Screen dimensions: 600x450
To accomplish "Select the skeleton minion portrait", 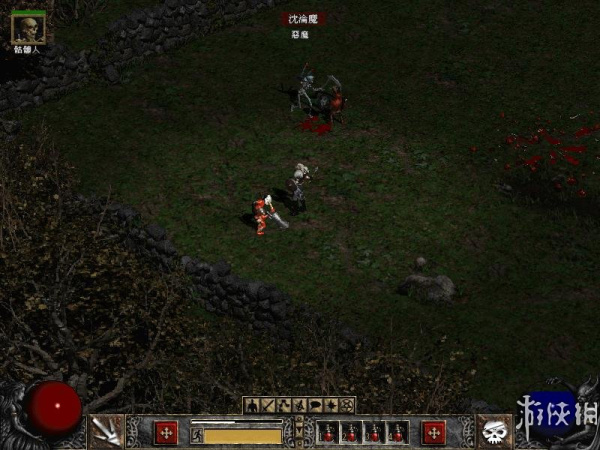I will (27, 28).
